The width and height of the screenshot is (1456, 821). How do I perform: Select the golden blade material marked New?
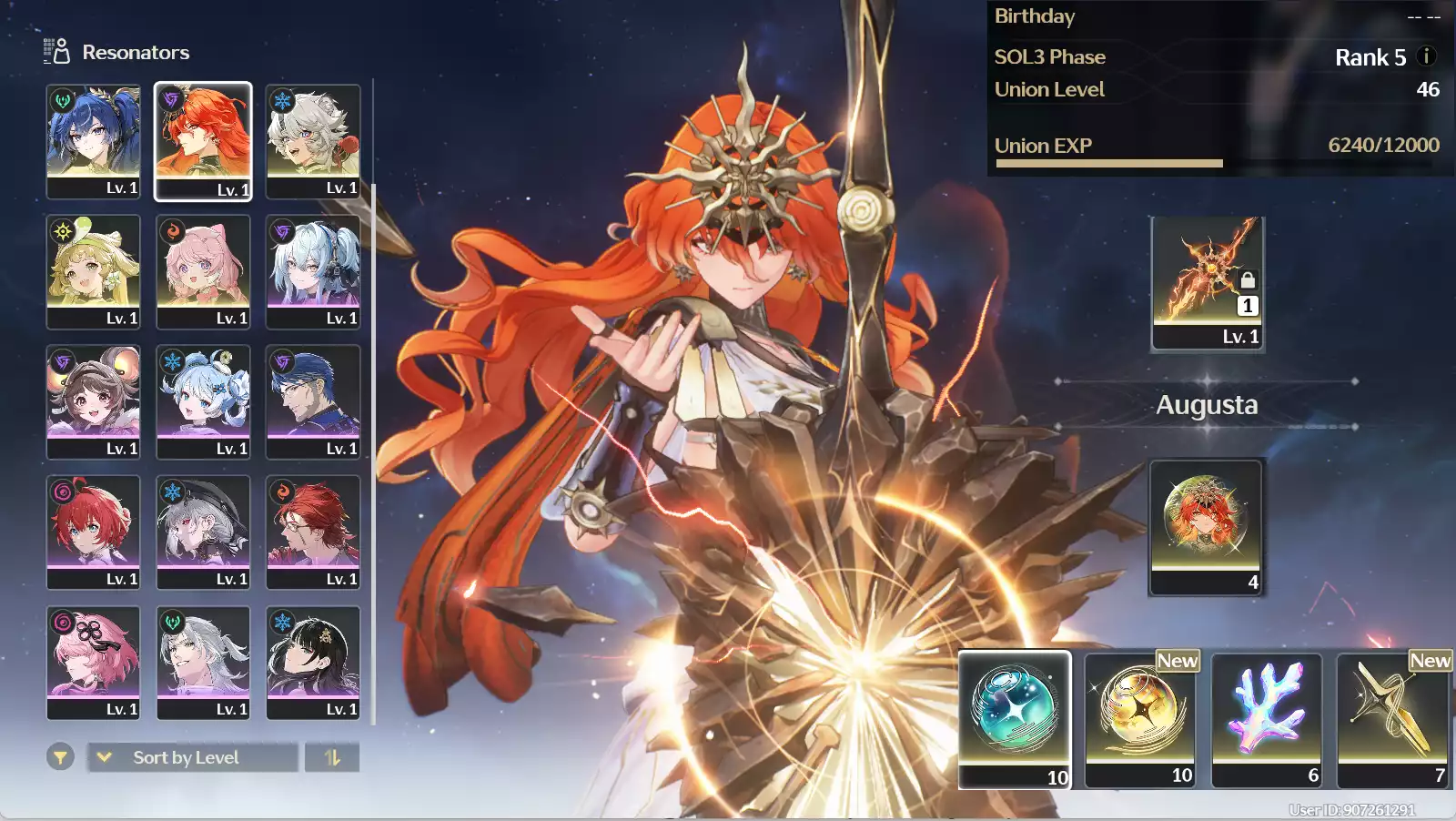point(1392,718)
